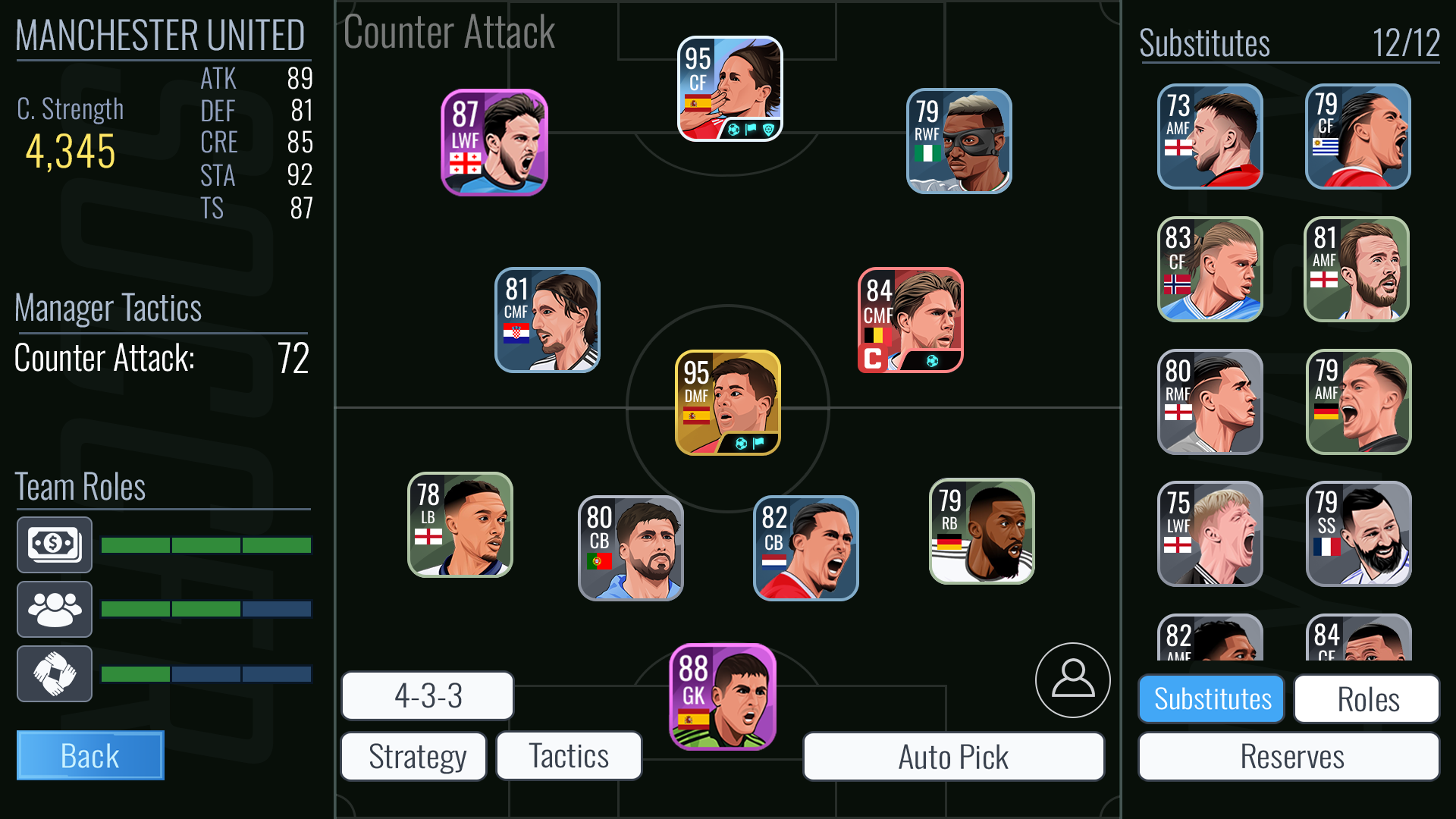Viewport: 1456px width, 819px height.
Task: Pick the 79 SS substitute card
Action: (x=1359, y=534)
